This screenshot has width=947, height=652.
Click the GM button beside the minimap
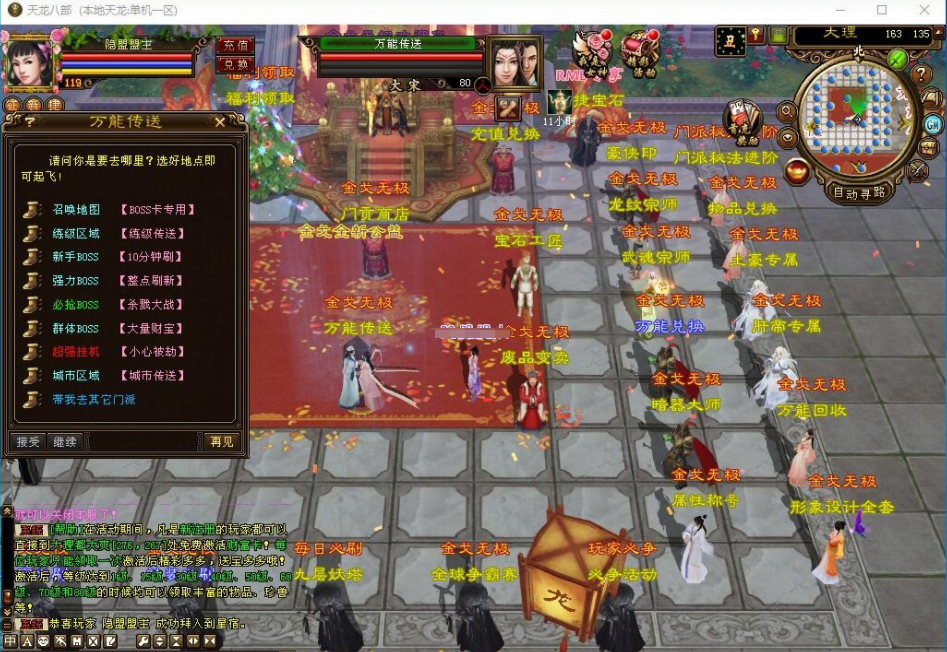(932, 125)
